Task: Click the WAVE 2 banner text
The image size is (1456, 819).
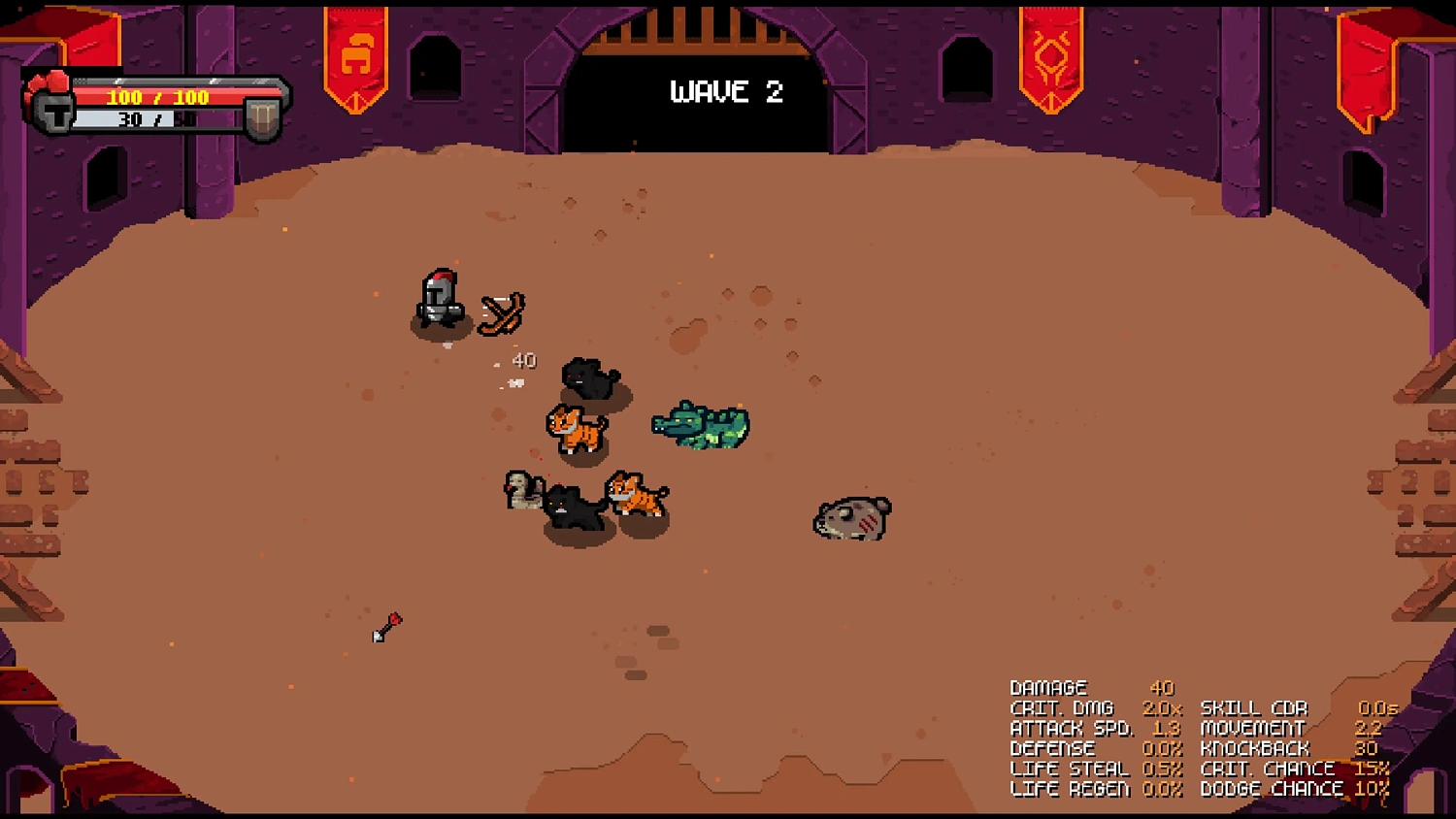Action: click(726, 92)
